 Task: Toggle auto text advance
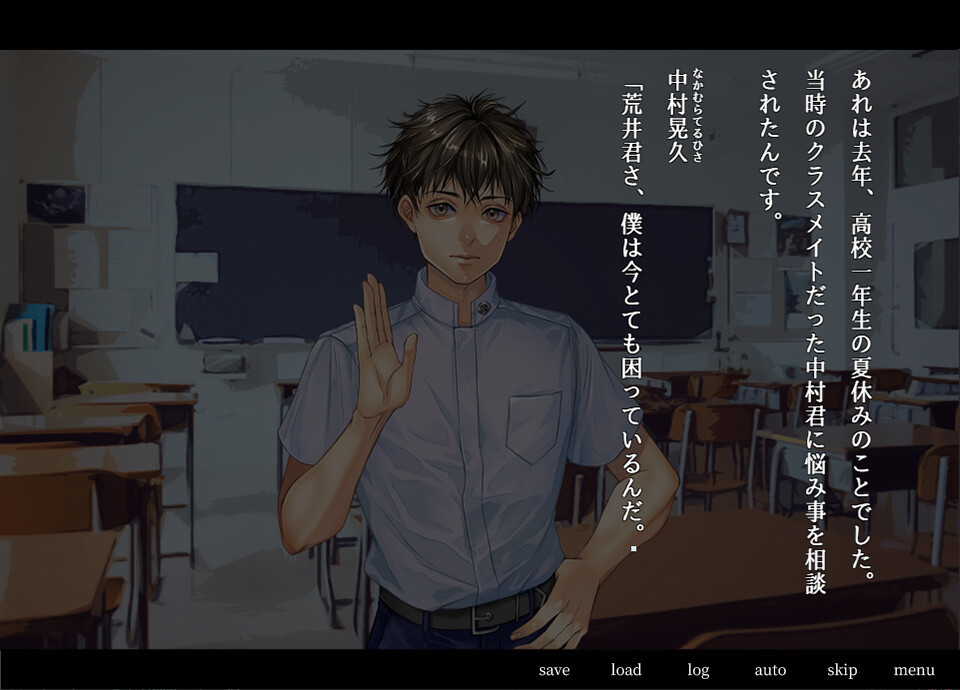click(x=770, y=670)
